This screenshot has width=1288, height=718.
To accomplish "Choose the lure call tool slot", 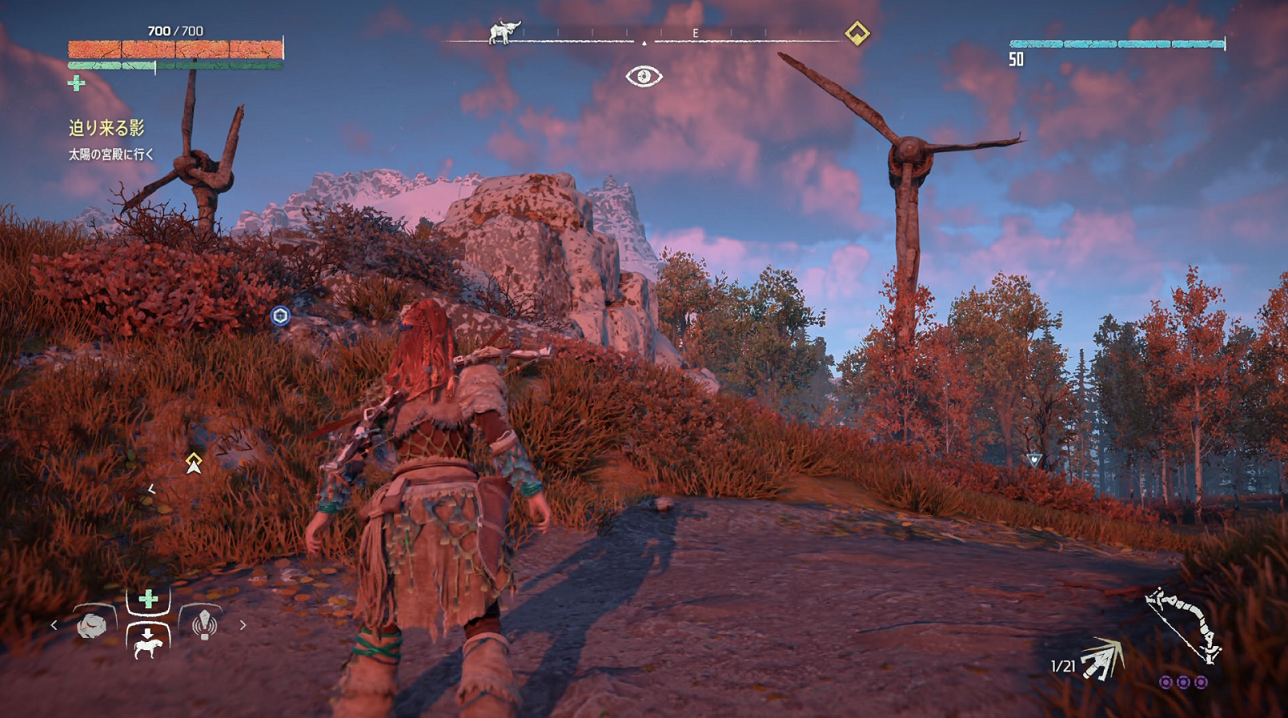I will coord(204,625).
